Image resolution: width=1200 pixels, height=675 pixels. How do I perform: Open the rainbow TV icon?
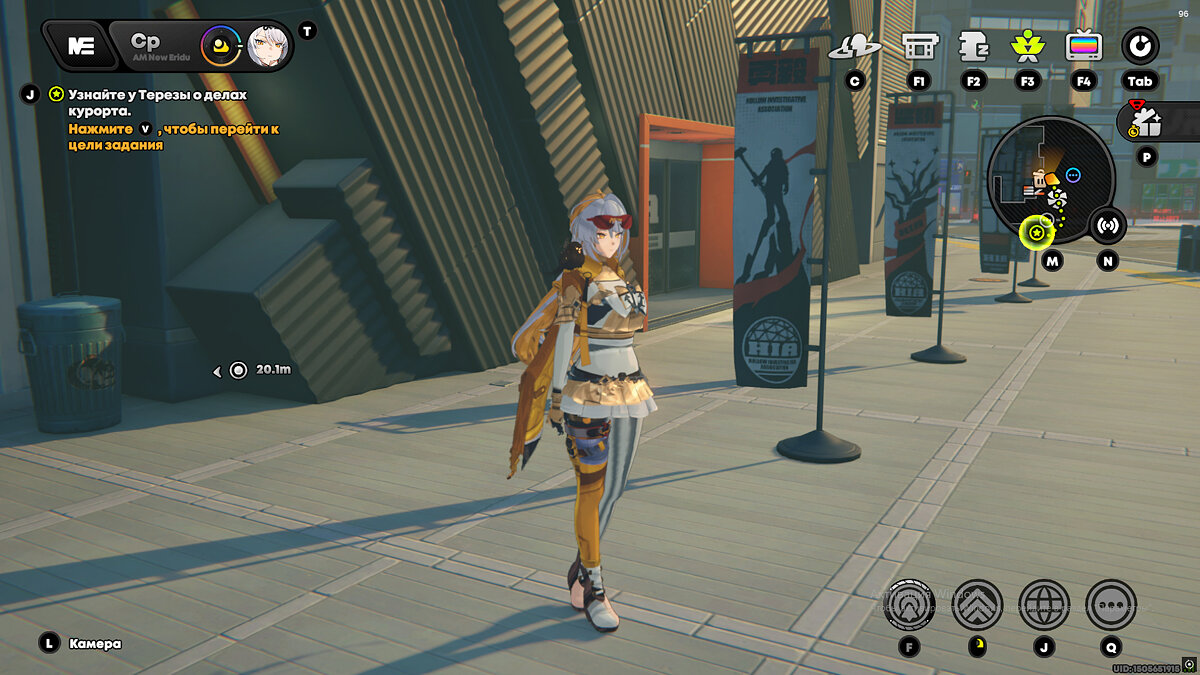pos(1084,45)
